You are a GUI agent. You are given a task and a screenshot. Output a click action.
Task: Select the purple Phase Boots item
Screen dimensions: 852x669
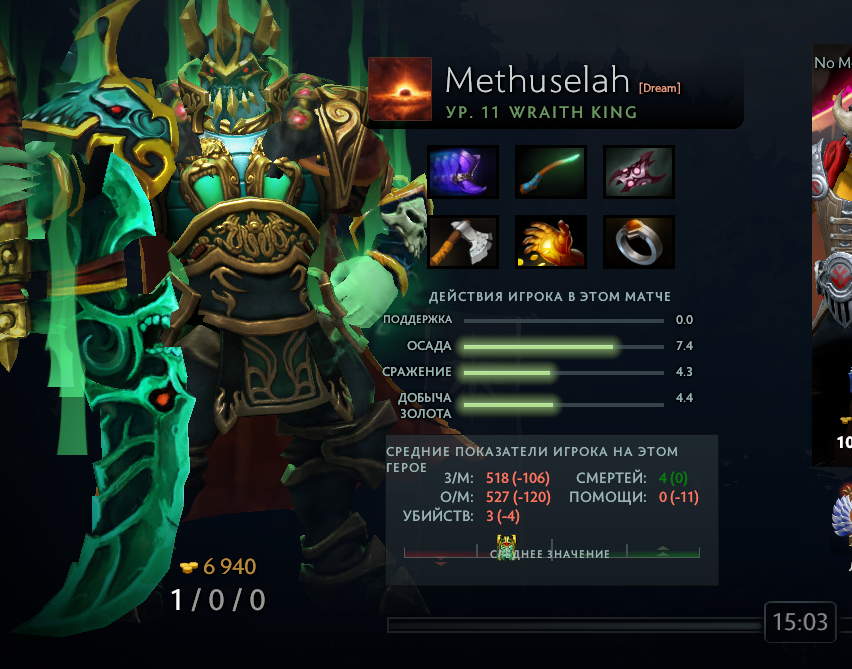point(463,171)
